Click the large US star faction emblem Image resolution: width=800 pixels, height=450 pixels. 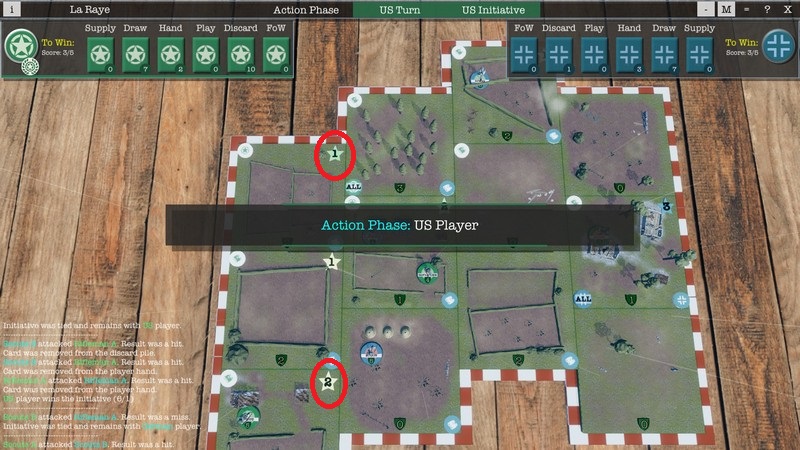click(x=20, y=46)
